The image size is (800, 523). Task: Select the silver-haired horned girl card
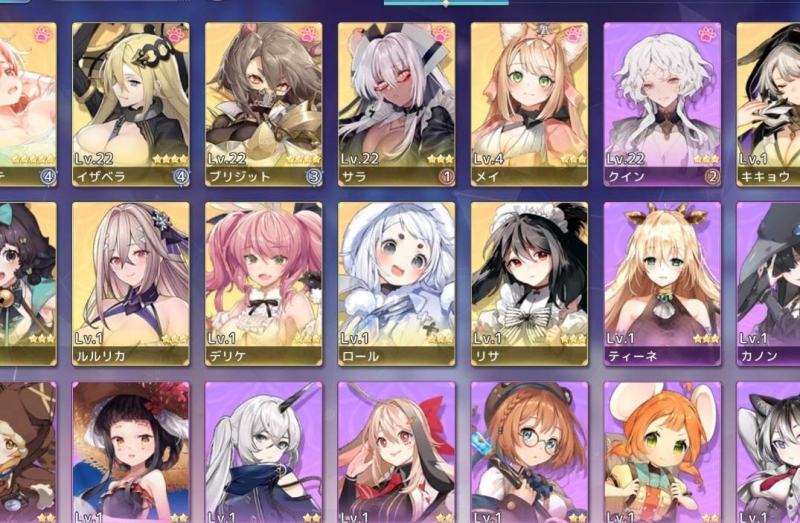(264, 455)
